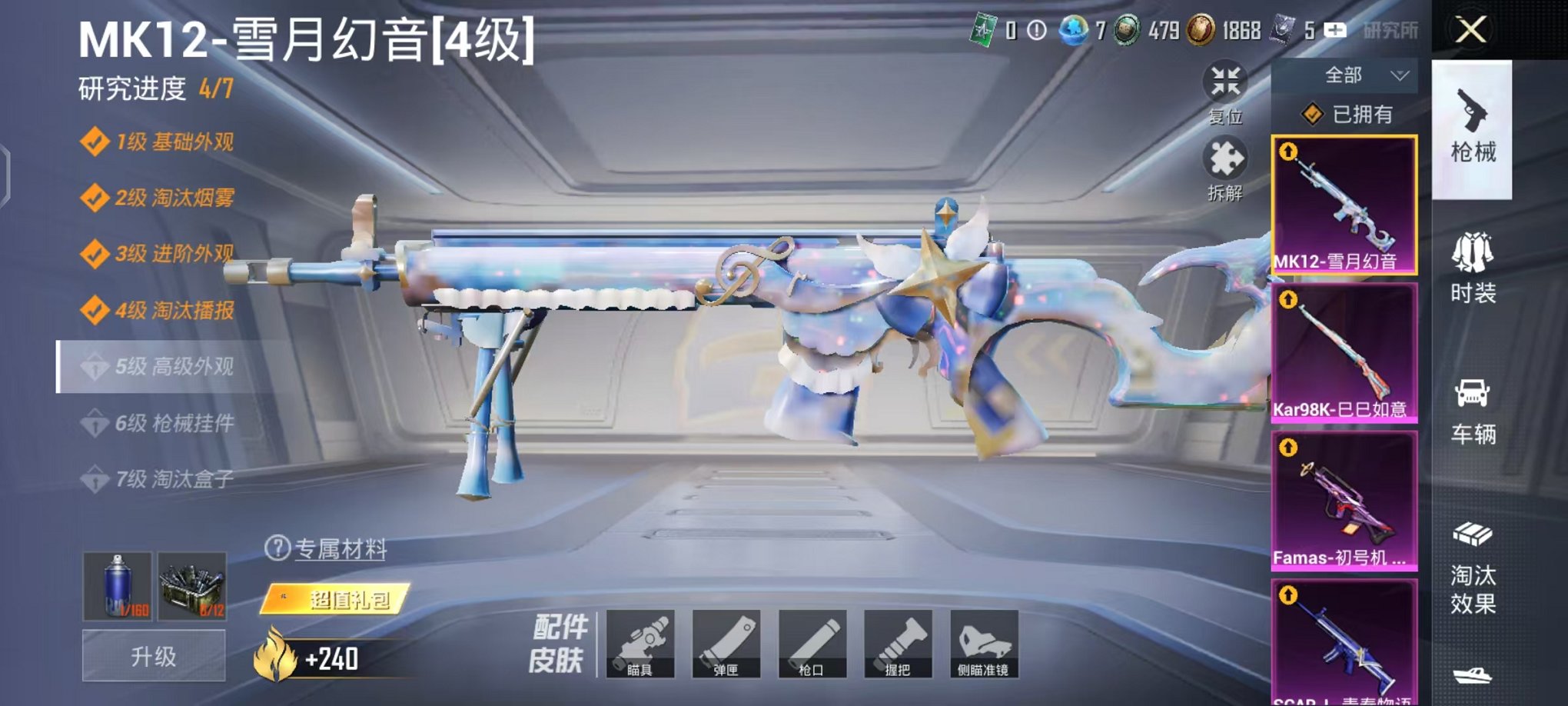The image size is (1568, 706).
Task: Open the 枪口 muzzle skin slot
Action: coord(815,644)
